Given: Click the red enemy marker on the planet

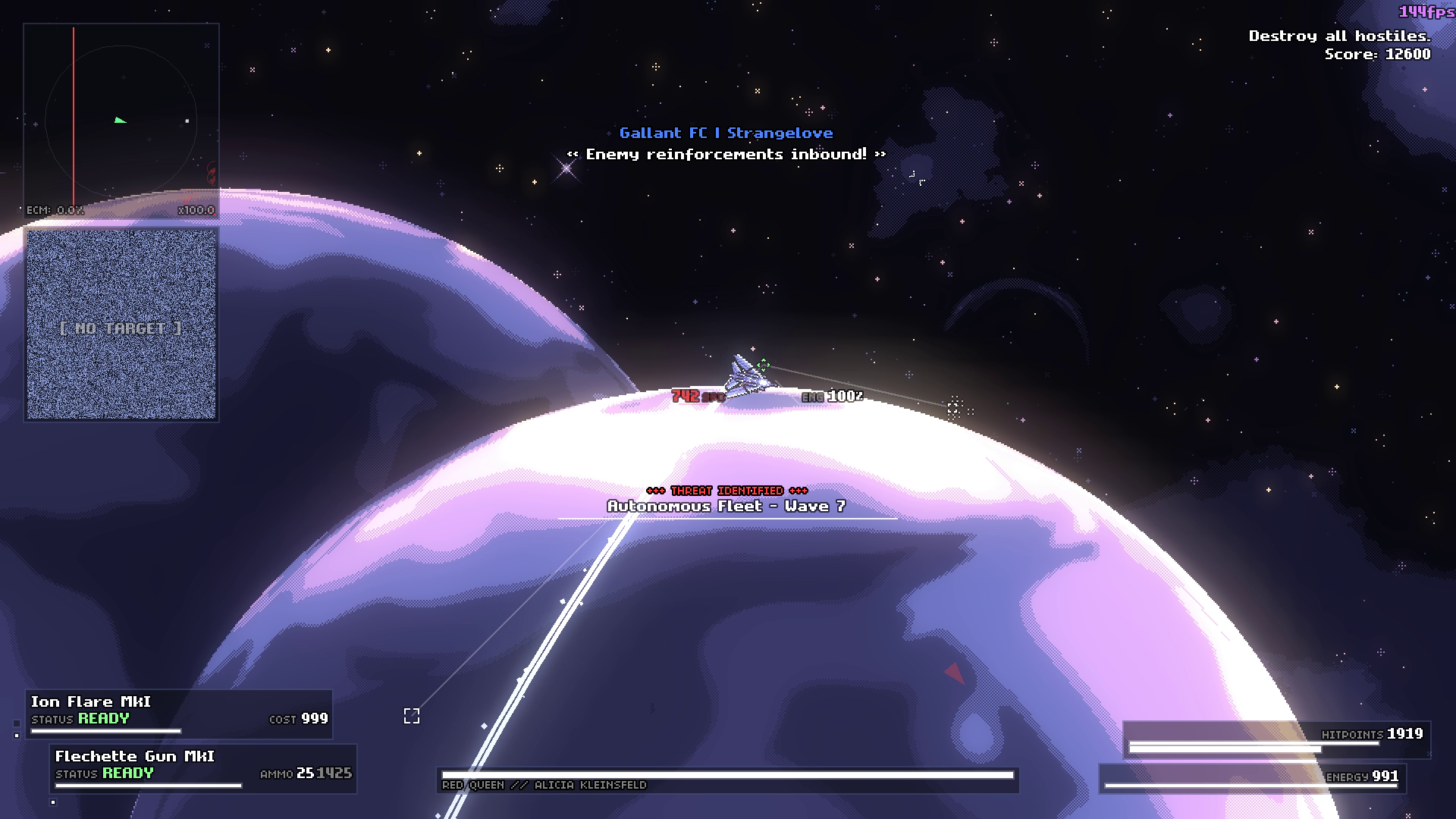Looking at the screenshot, I should pyautogui.click(x=955, y=671).
